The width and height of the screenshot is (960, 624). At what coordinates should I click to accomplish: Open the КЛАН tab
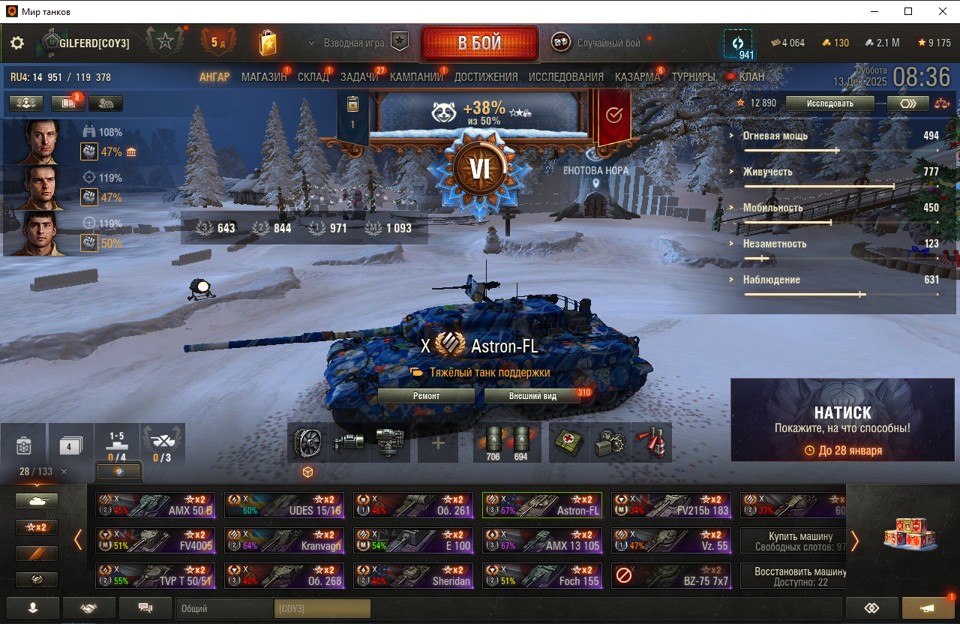pos(751,77)
